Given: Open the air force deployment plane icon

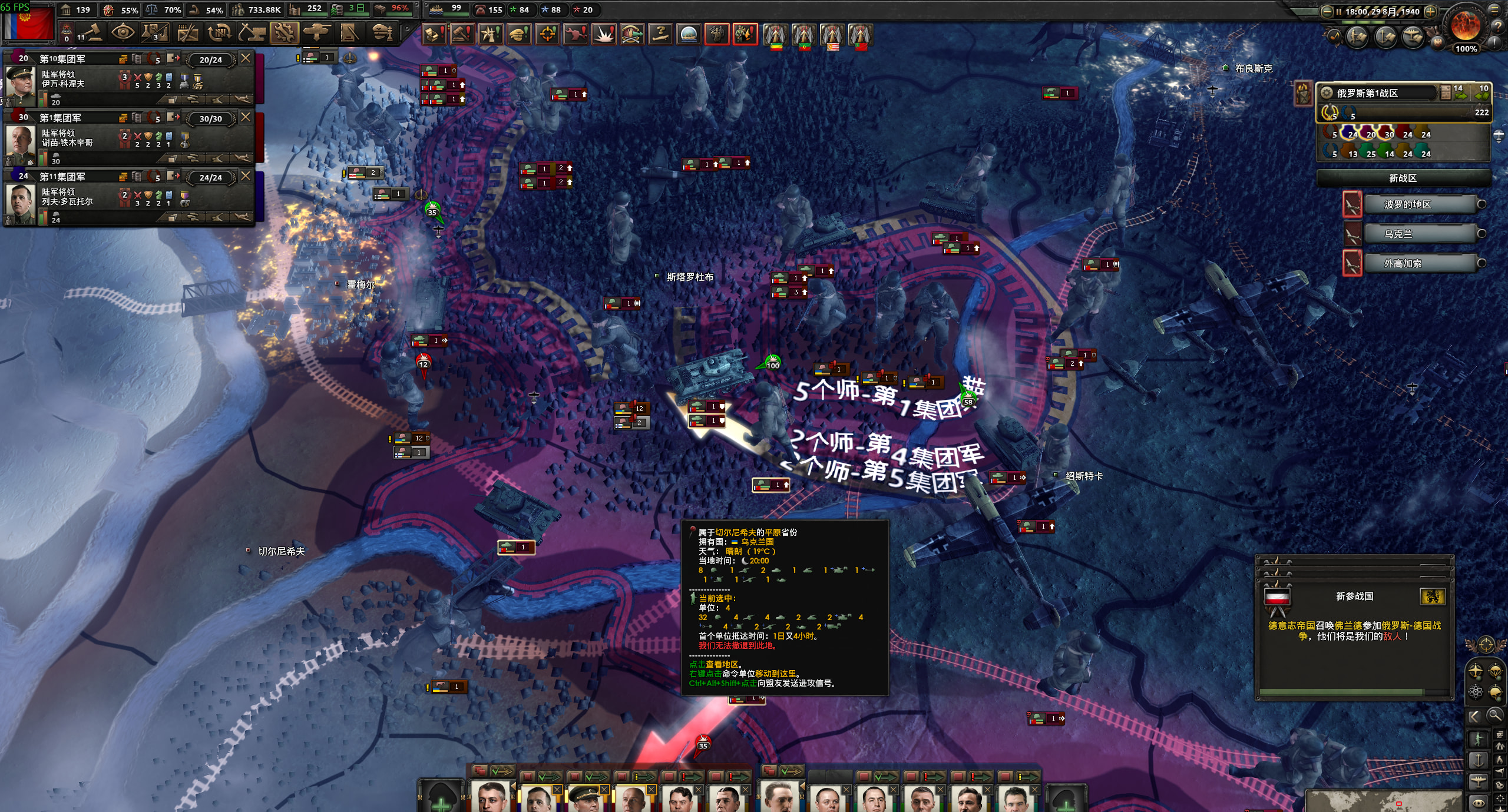Looking at the screenshot, I should coord(317,33).
